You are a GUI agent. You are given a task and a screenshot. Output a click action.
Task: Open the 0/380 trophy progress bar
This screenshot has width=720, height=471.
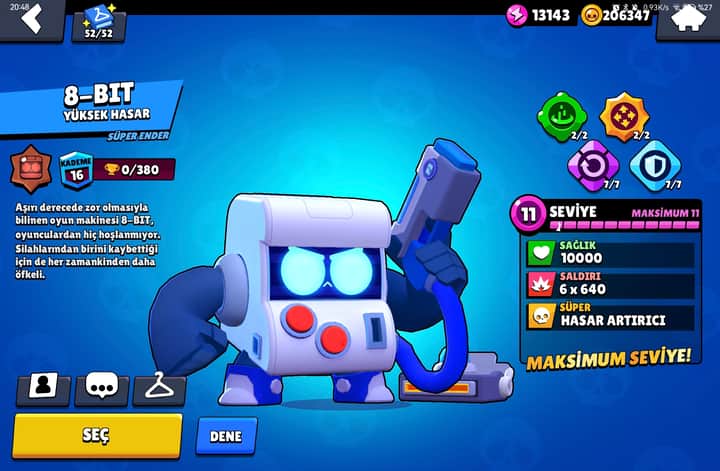pos(135,169)
